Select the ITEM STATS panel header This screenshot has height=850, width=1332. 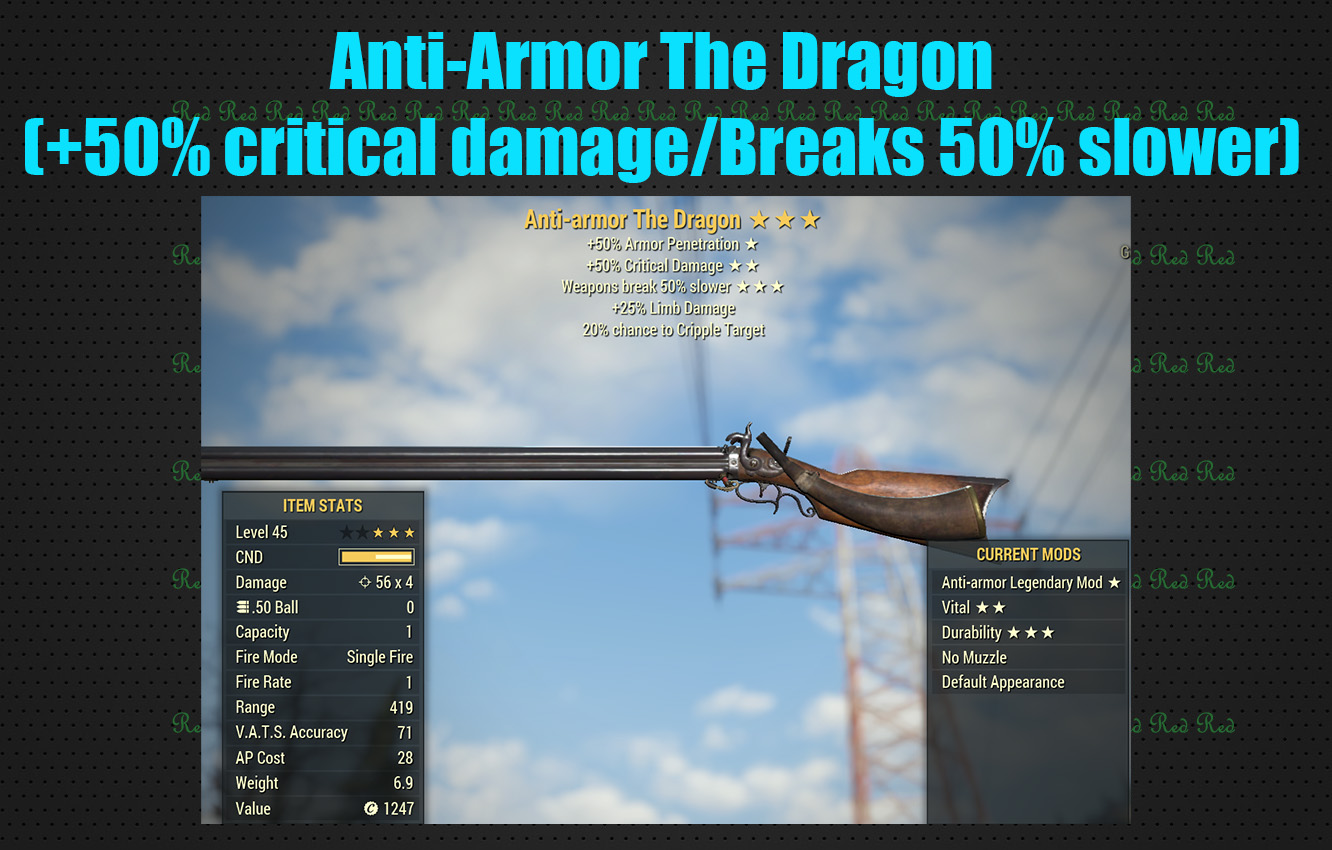click(322, 506)
